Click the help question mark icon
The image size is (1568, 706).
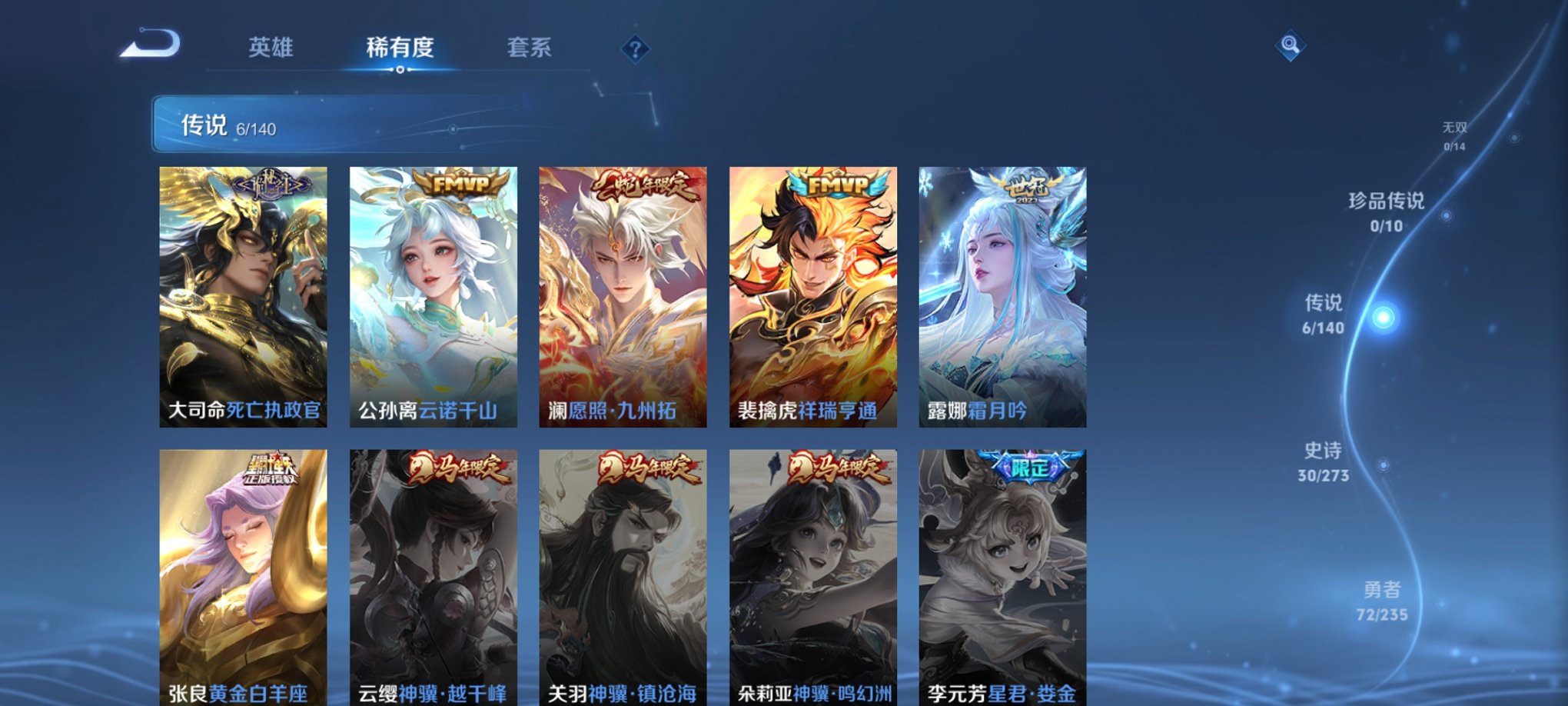pos(635,50)
